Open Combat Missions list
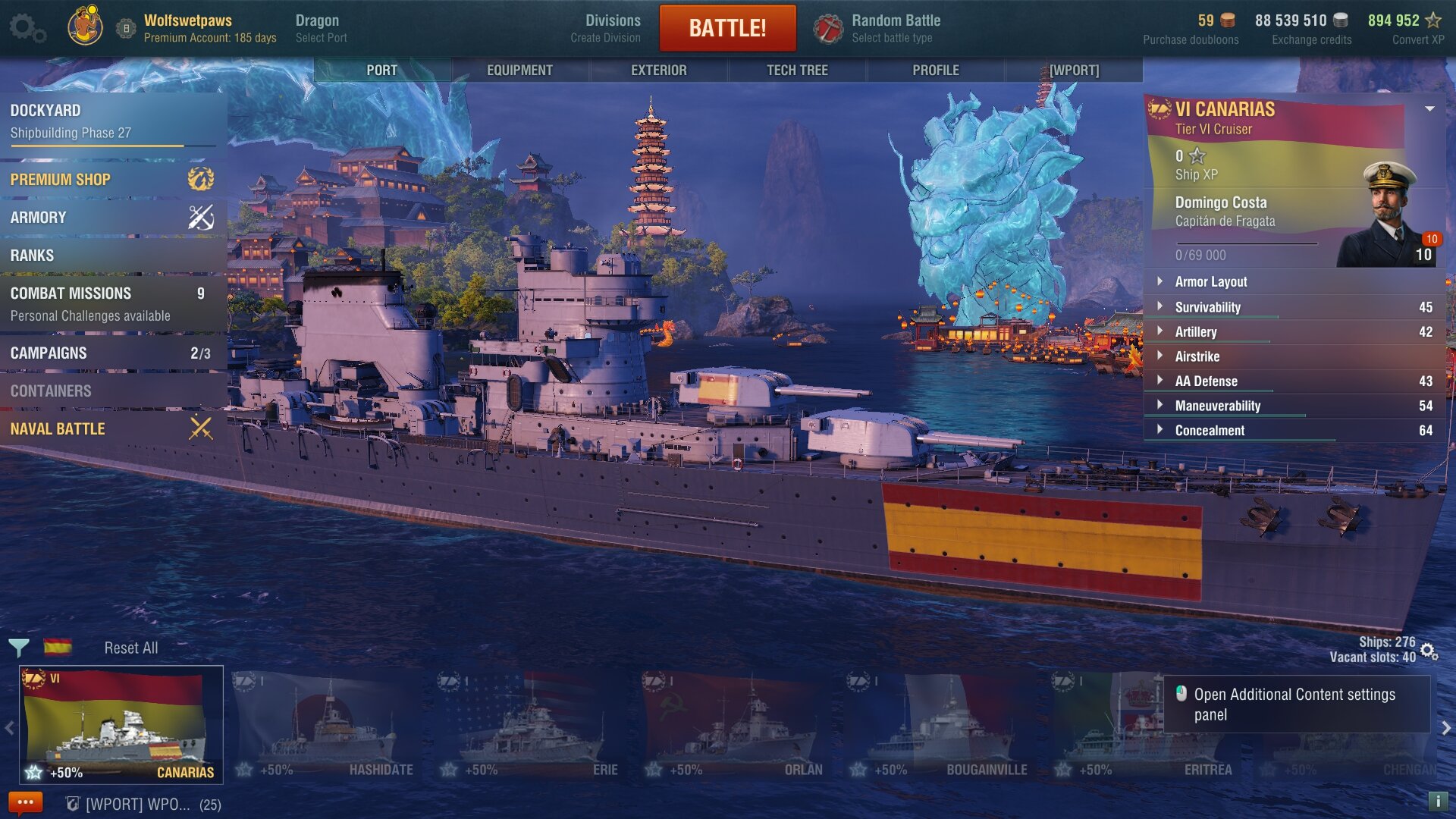The width and height of the screenshot is (1456, 819). (114, 303)
